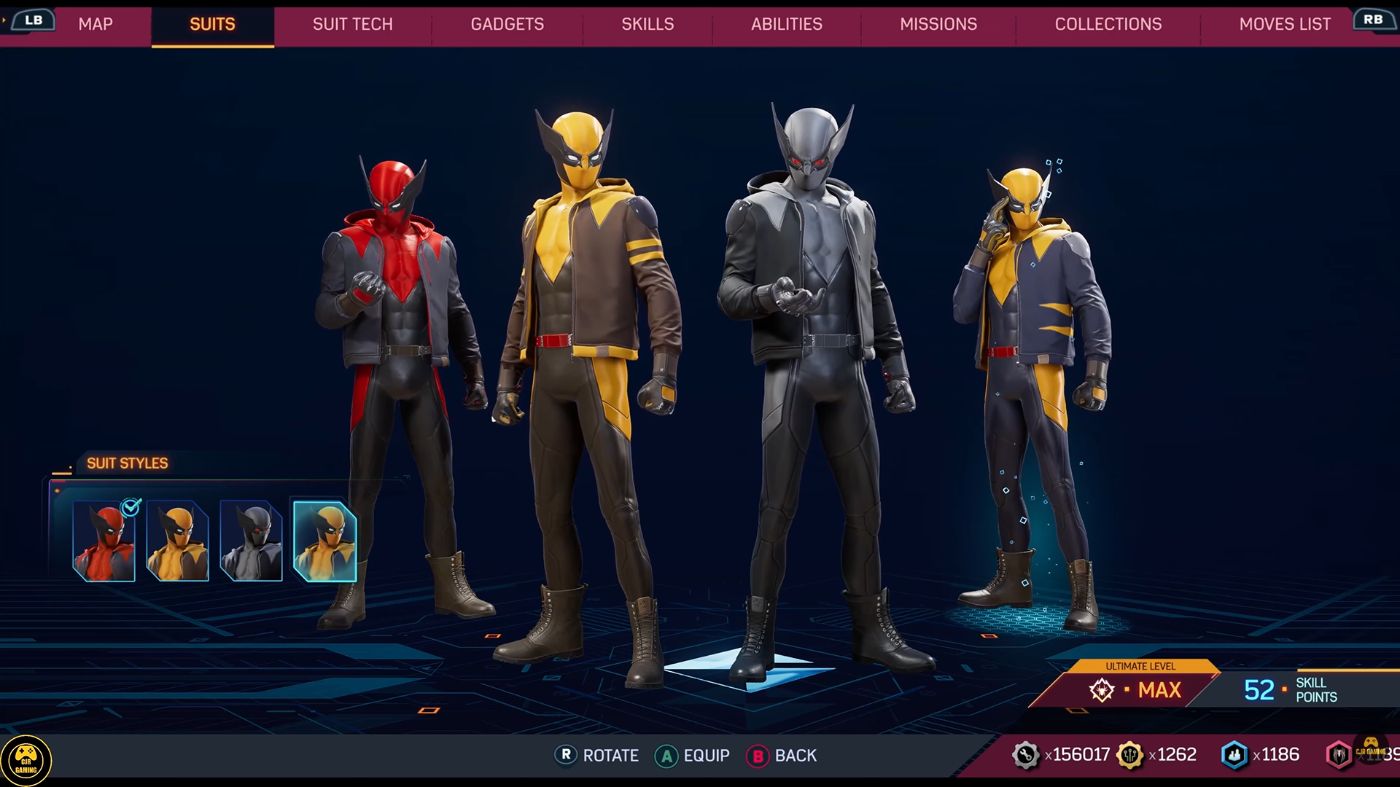Open the Abilities tab
1400x787 pixels.
[786, 24]
